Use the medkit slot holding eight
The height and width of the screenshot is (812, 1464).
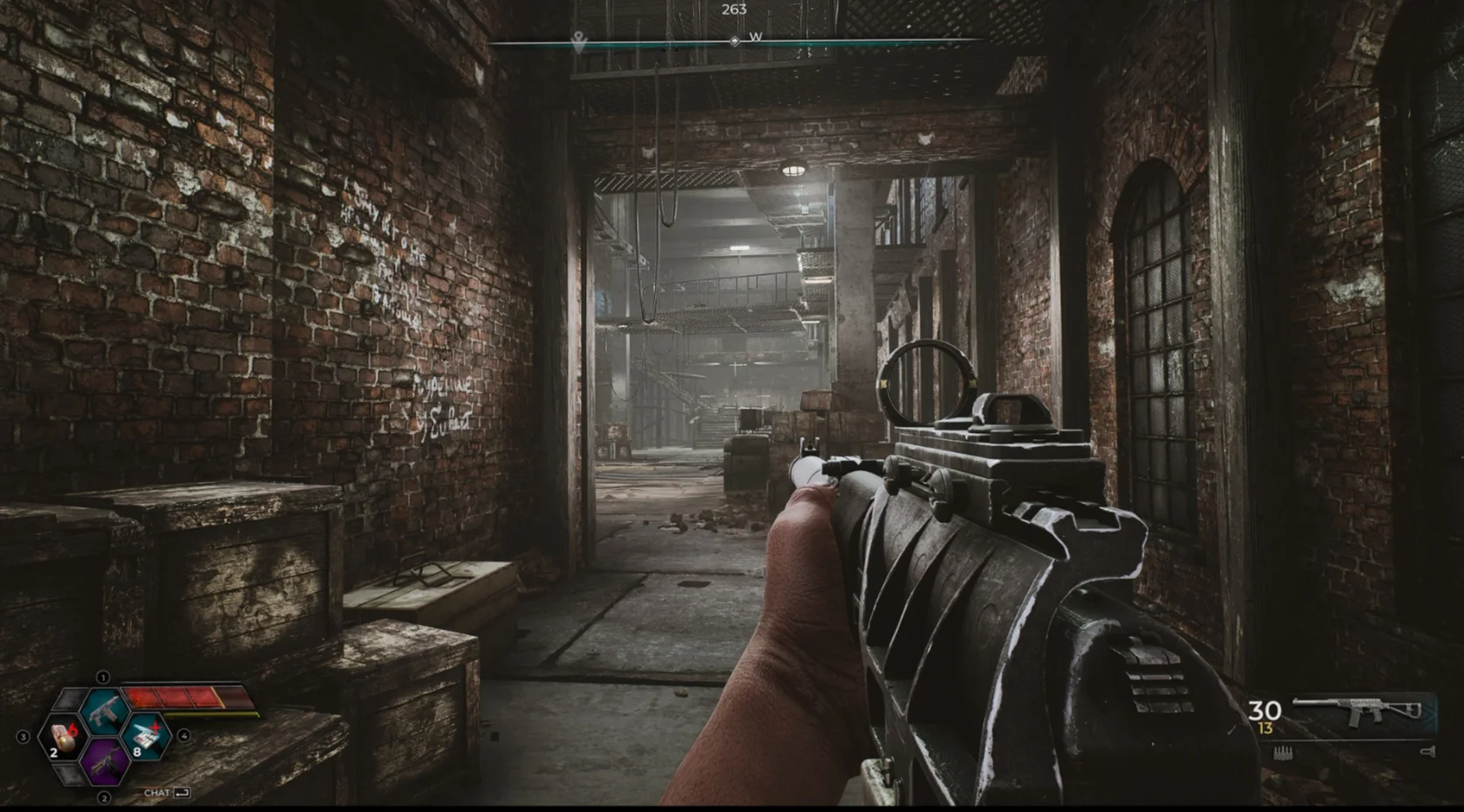coord(147,738)
